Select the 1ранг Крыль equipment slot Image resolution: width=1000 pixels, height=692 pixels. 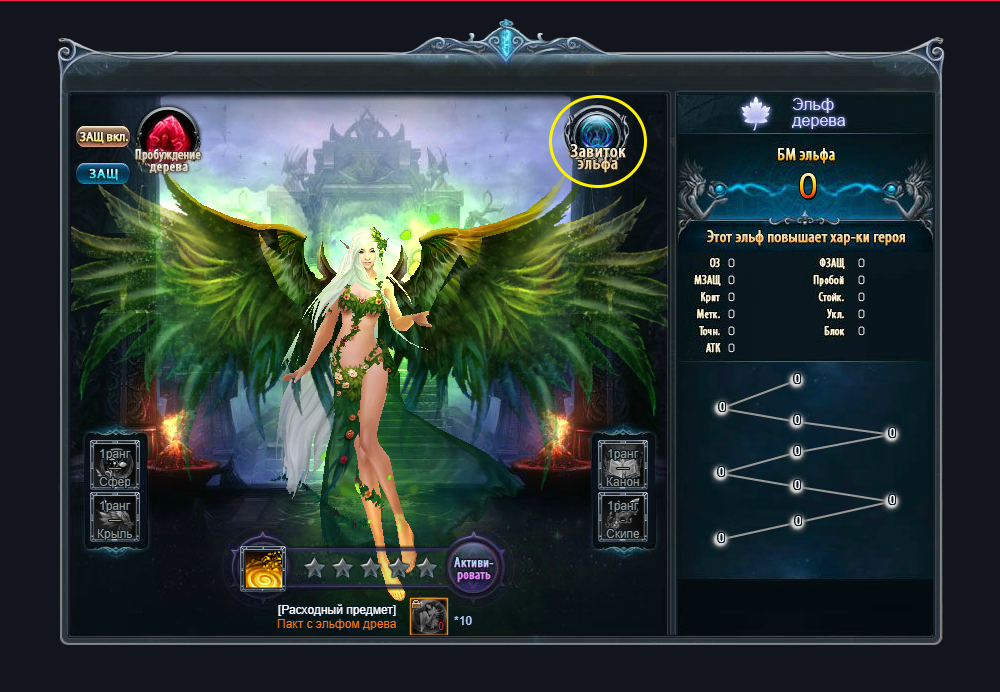tap(118, 518)
